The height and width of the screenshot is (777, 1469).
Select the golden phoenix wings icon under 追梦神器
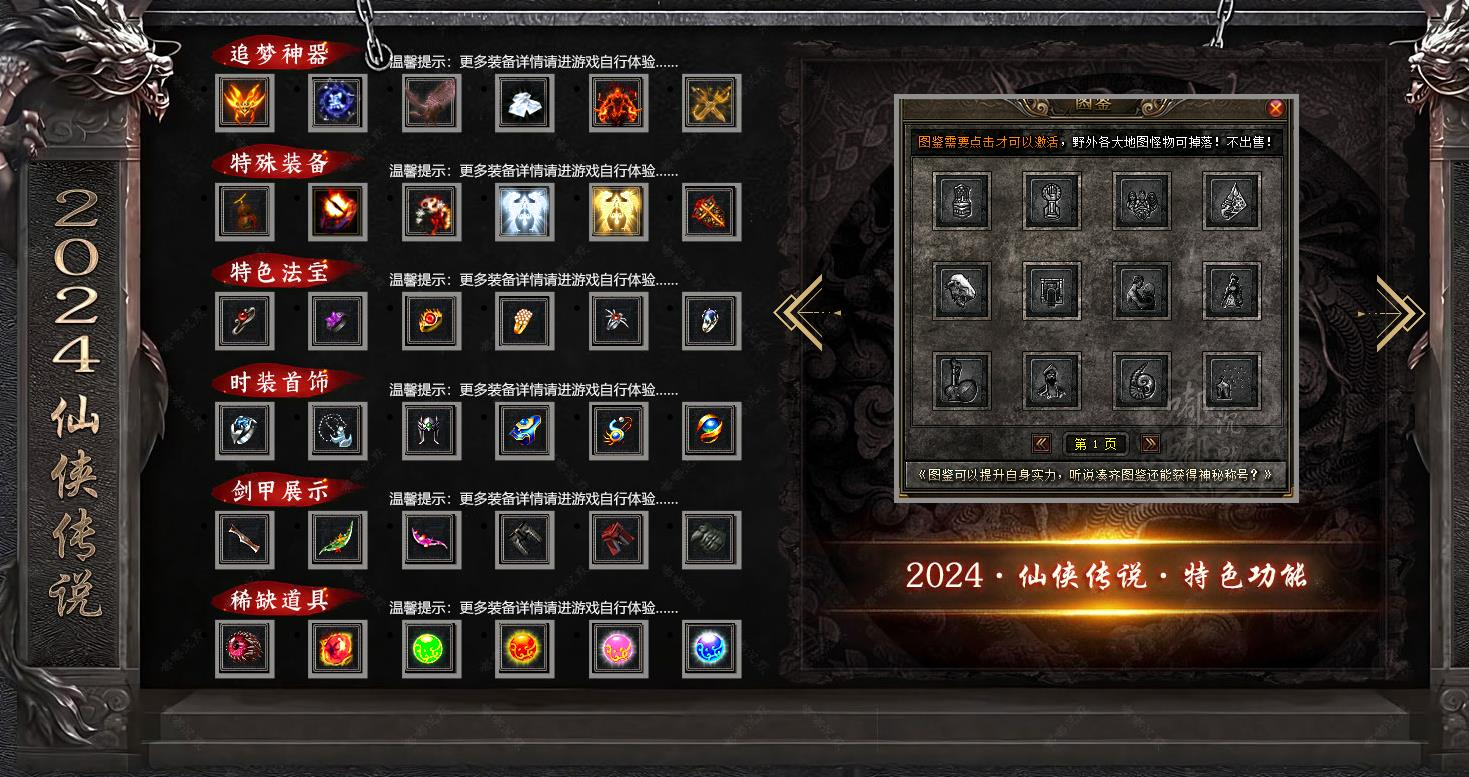245,103
